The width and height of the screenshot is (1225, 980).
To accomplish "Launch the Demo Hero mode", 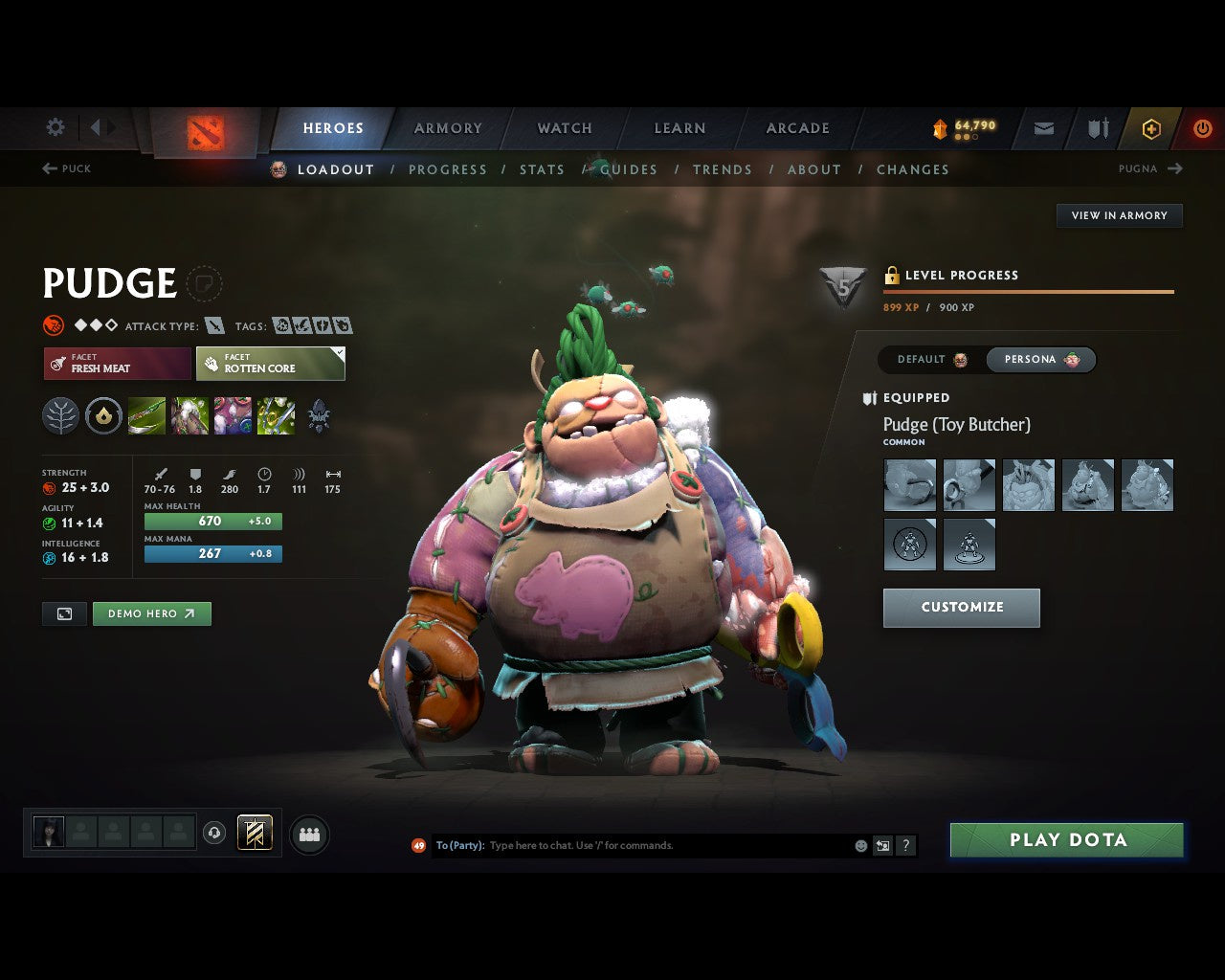I will coord(151,613).
